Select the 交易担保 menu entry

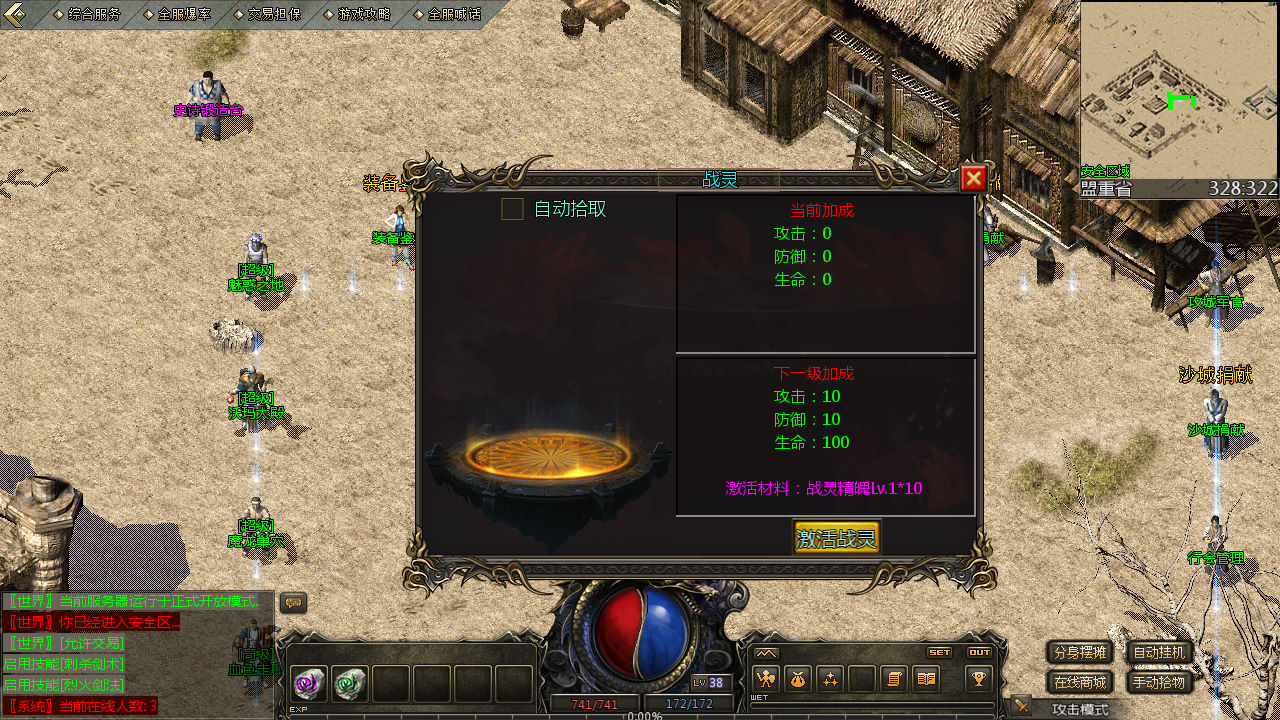pos(274,14)
